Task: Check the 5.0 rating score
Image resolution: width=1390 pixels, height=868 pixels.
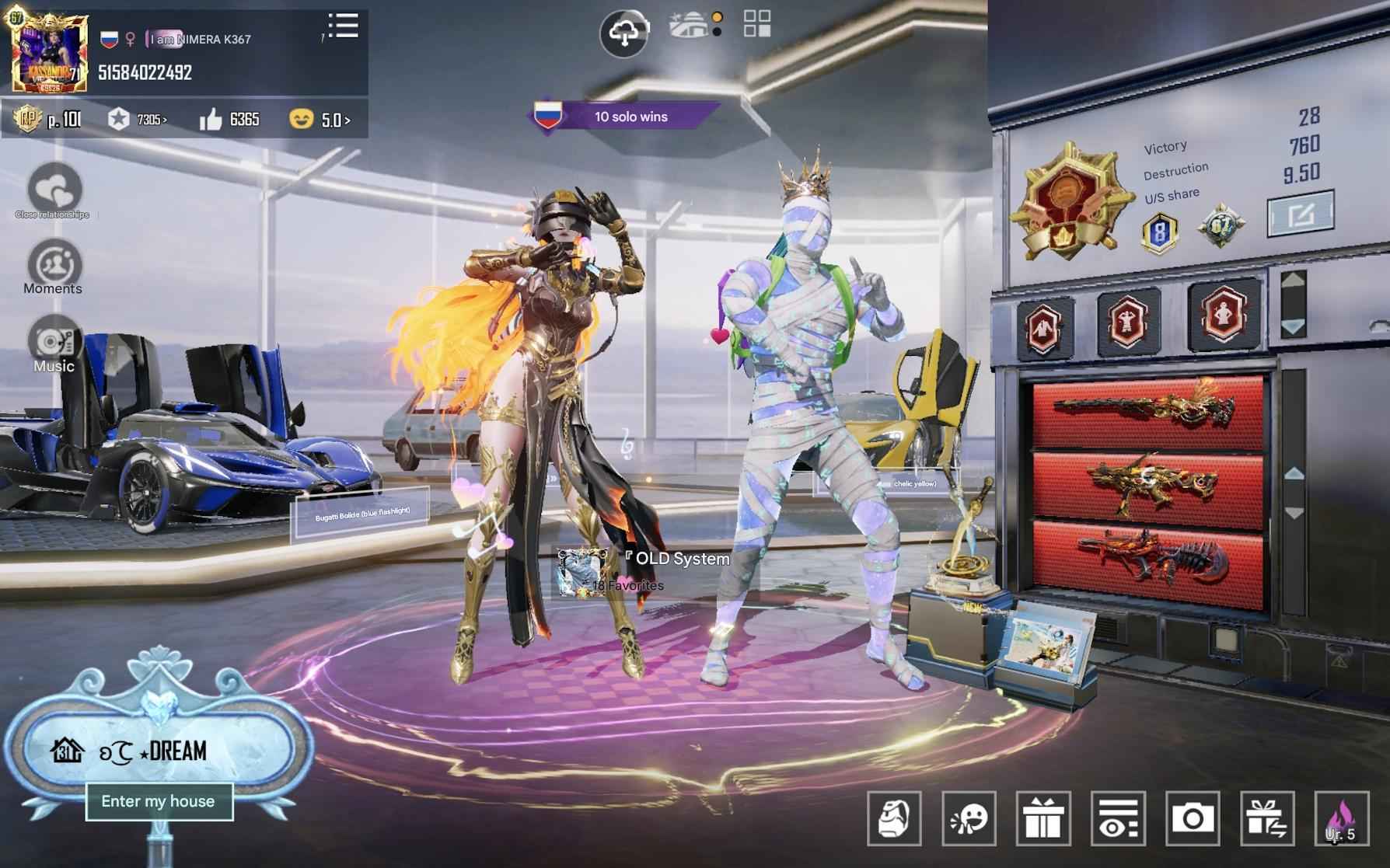Action: (x=334, y=120)
